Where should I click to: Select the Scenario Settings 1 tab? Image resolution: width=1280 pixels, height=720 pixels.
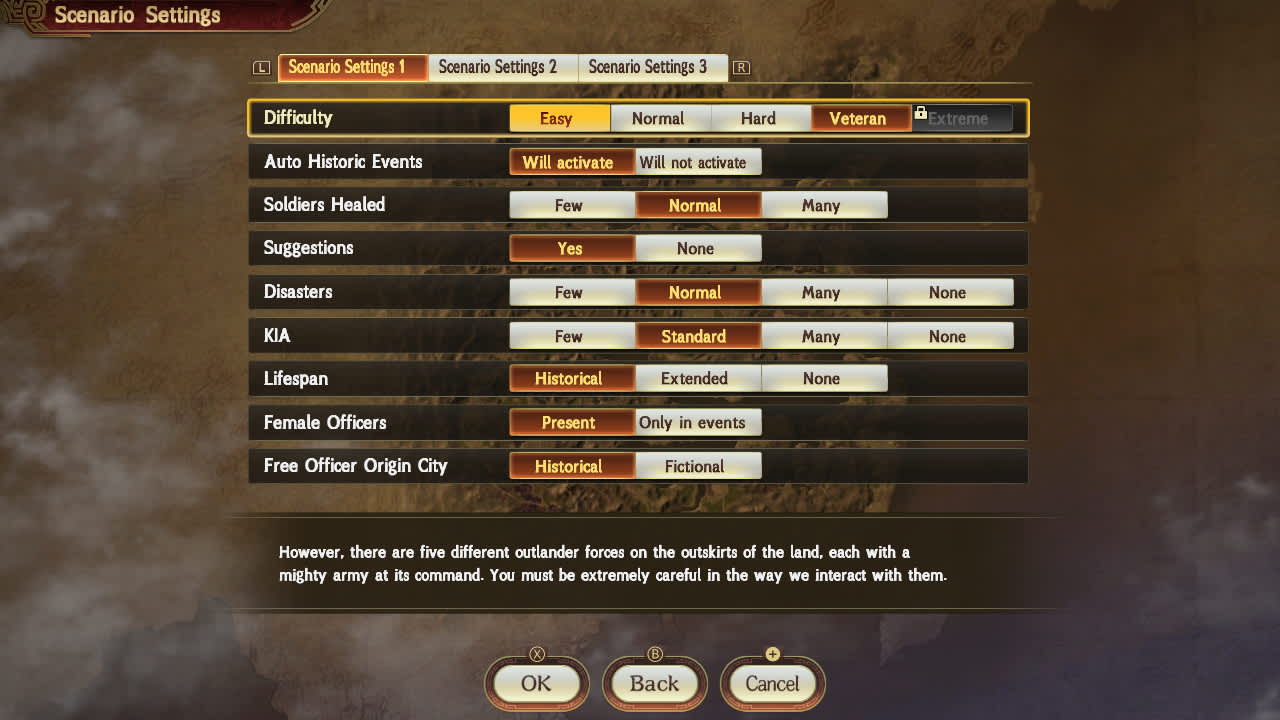point(352,67)
